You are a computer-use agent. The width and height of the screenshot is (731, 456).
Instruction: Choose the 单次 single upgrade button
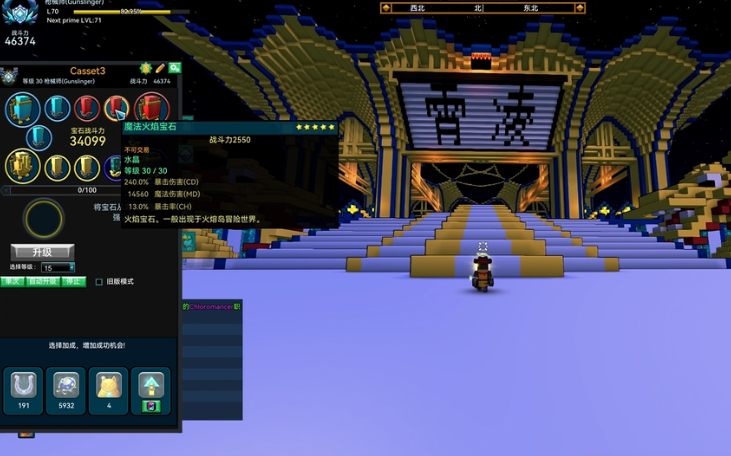pos(12,282)
